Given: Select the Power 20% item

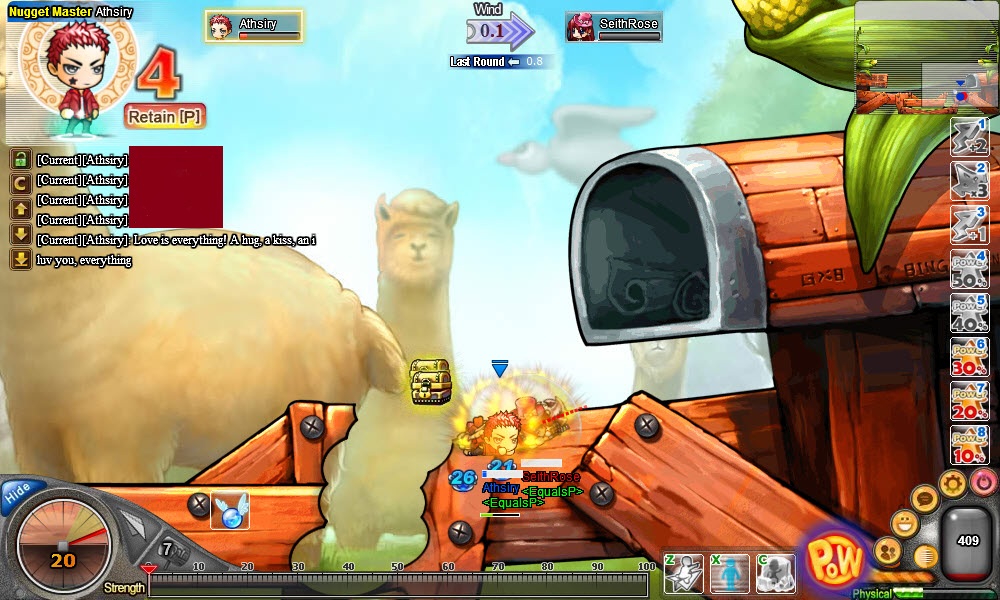Looking at the screenshot, I should tap(969, 401).
